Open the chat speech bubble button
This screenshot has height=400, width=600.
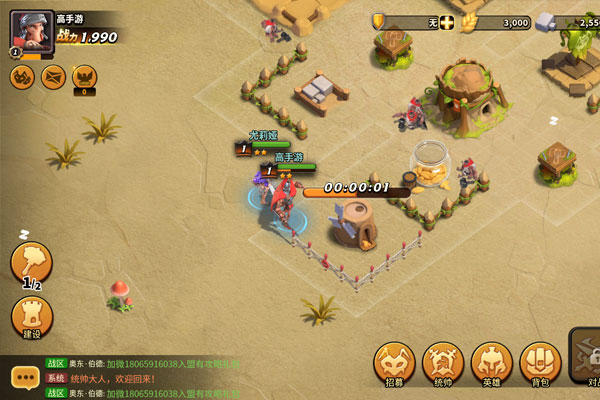25,378
